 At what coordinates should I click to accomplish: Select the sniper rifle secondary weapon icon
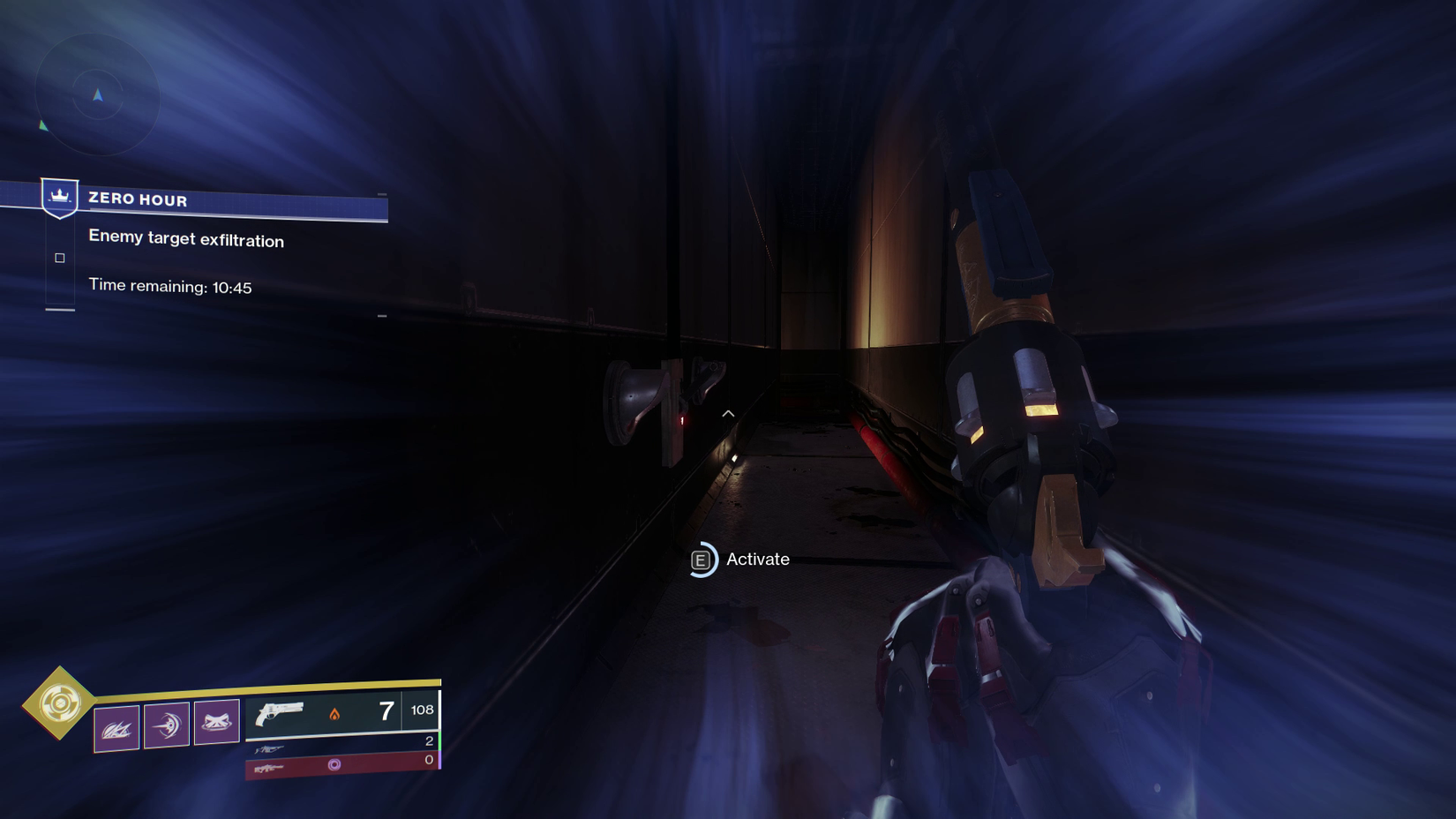click(268, 748)
